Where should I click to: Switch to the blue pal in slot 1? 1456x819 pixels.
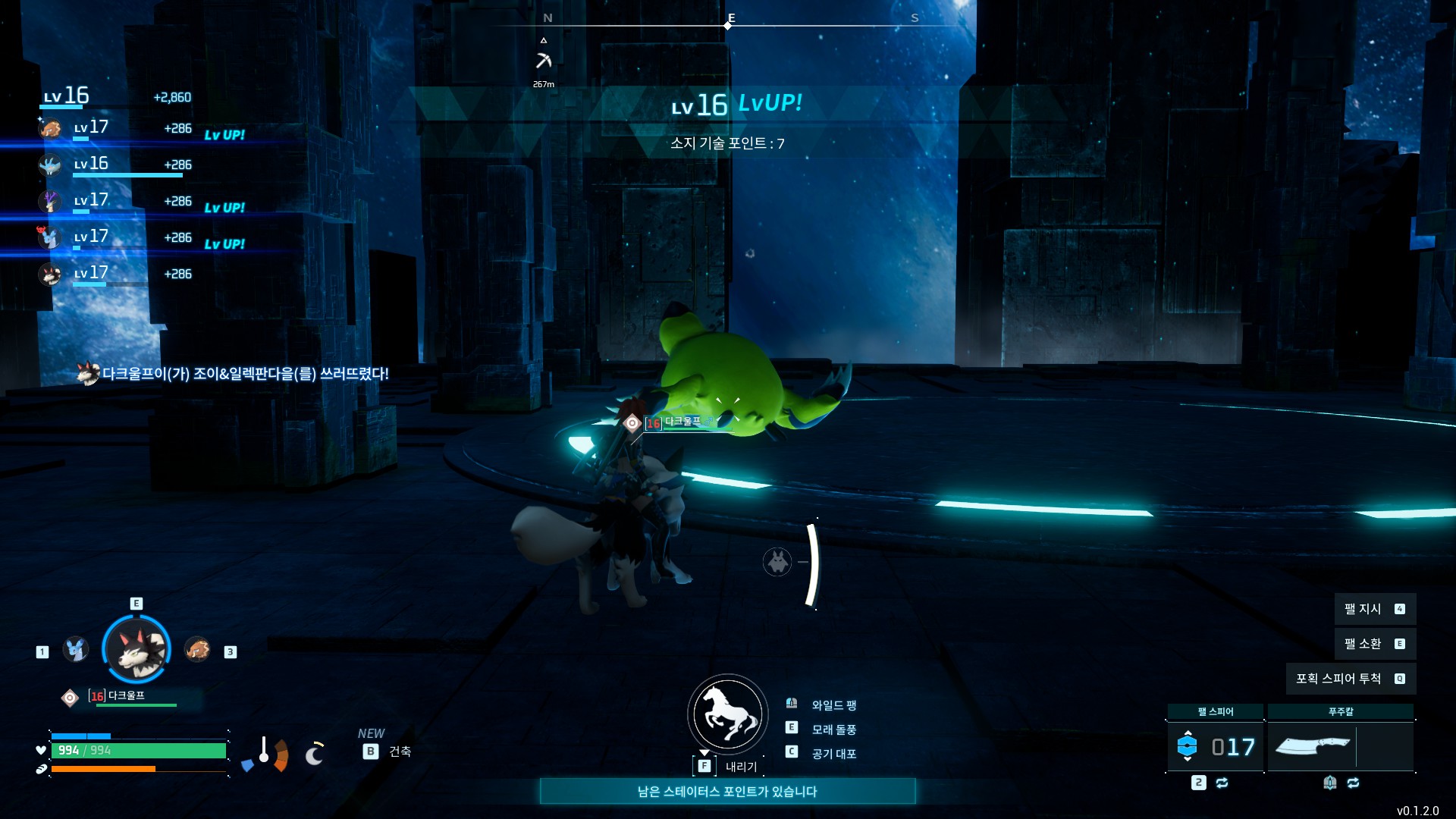pos(75,649)
